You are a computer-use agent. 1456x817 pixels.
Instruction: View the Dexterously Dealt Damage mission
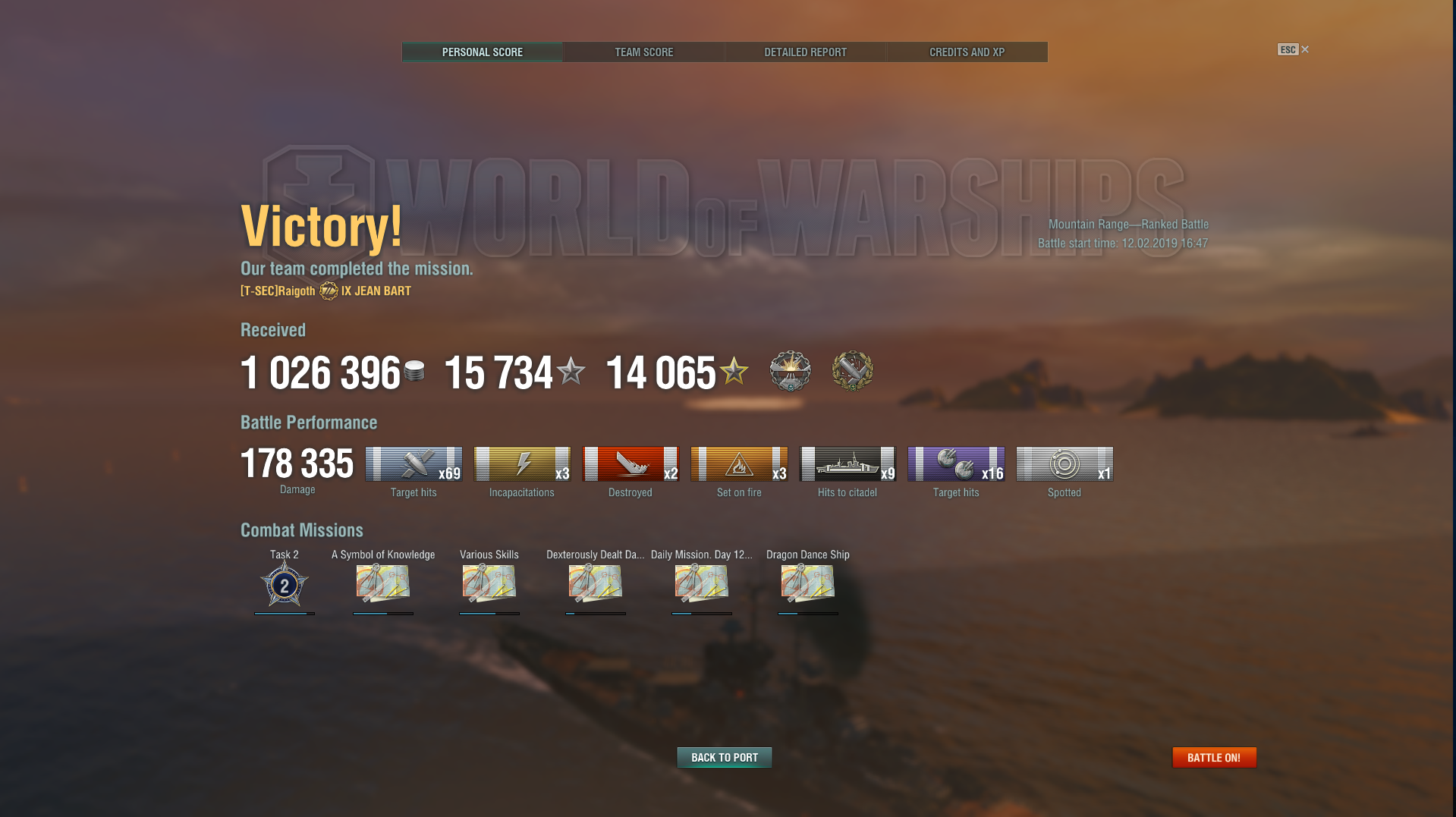click(596, 583)
